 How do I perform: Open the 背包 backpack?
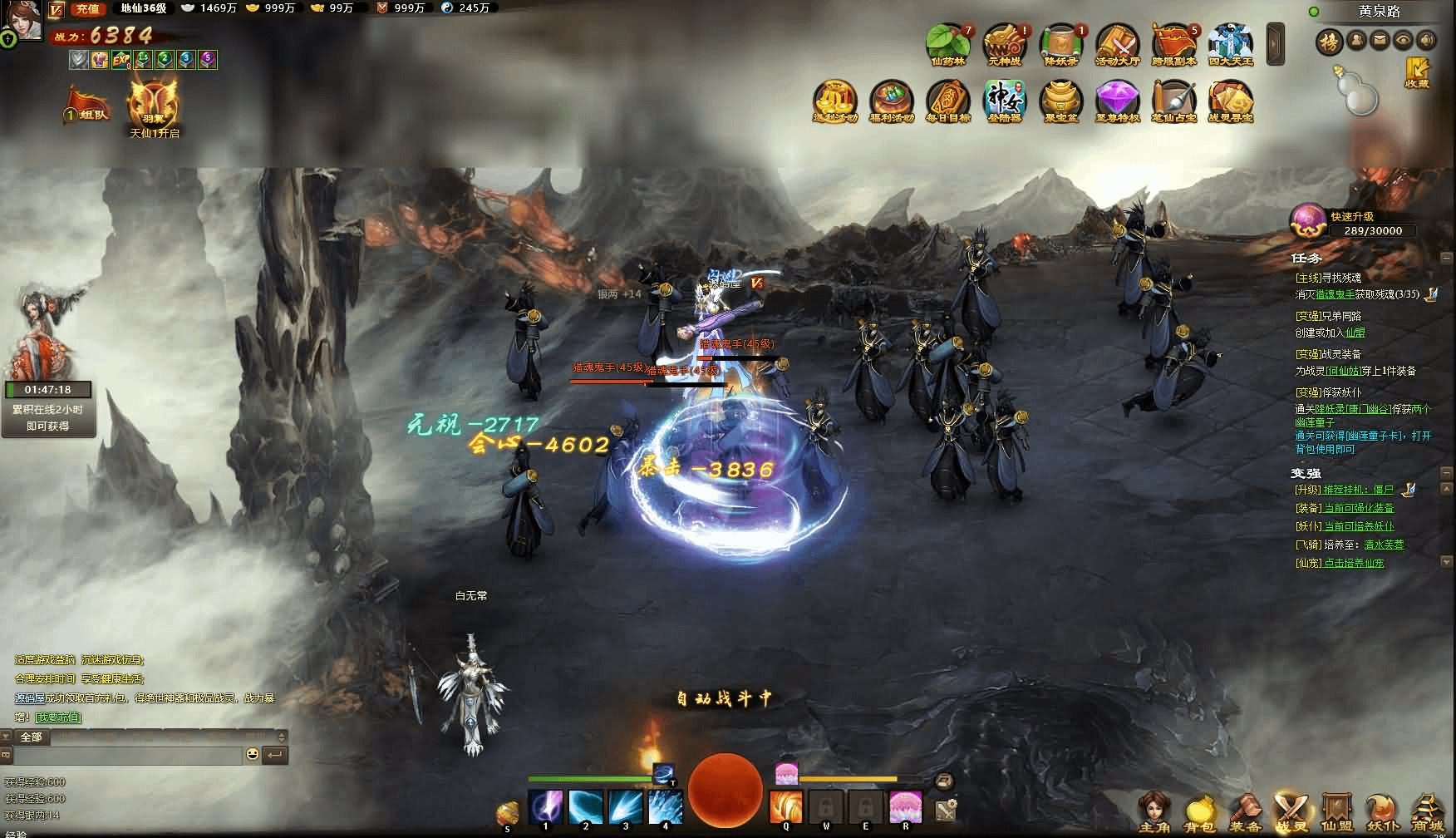[x=1199, y=812]
